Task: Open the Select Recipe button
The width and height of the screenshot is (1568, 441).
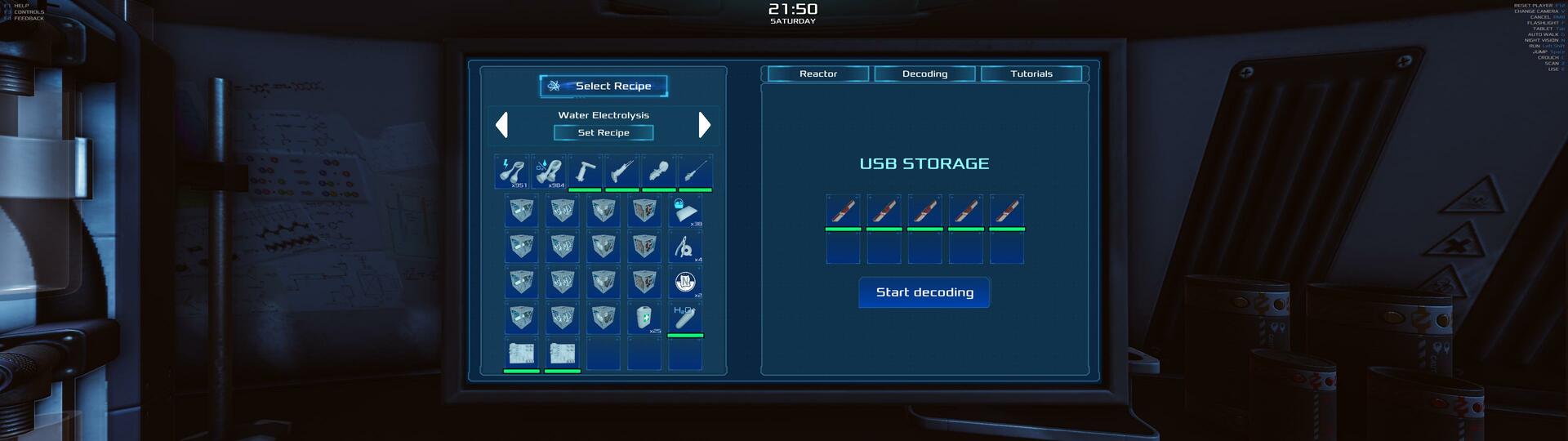Action: click(x=604, y=86)
